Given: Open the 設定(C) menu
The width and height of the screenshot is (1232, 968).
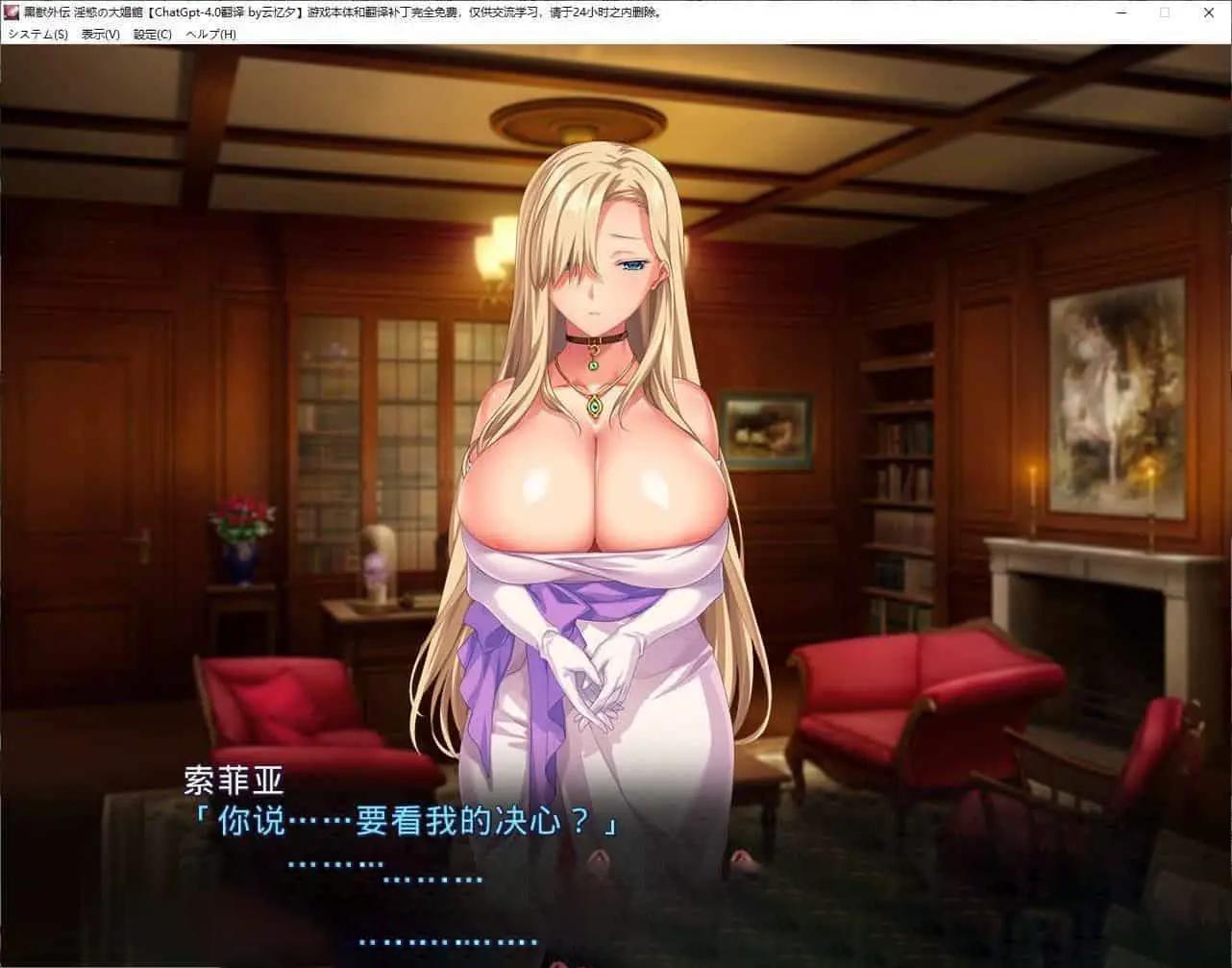Looking at the screenshot, I should [152, 34].
